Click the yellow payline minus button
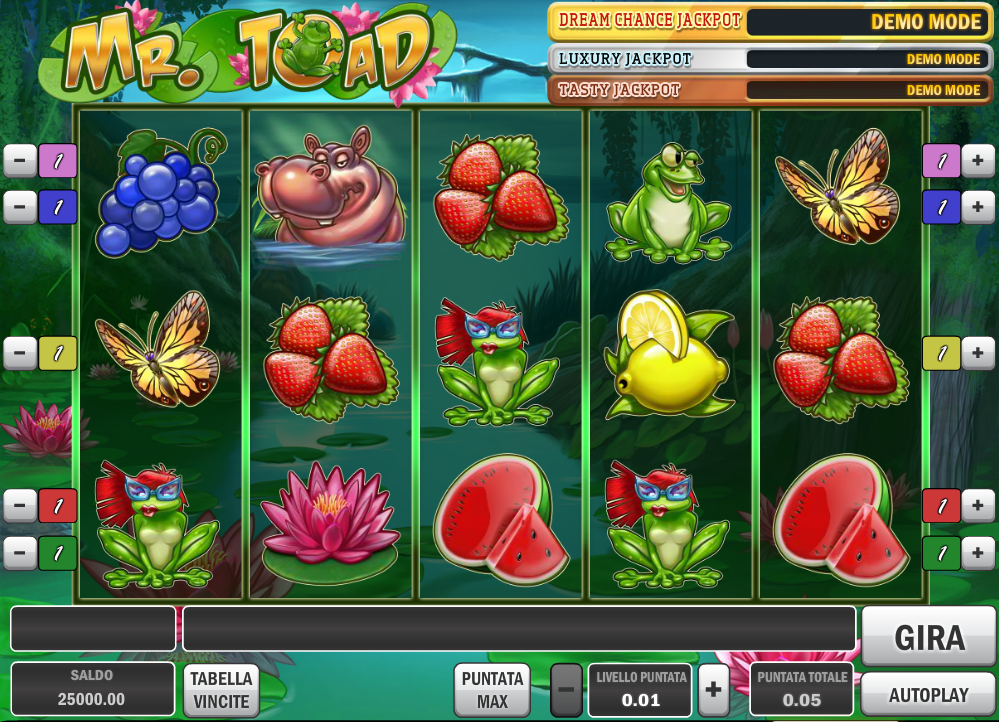The height and width of the screenshot is (722, 999). pyautogui.click(x=20, y=353)
